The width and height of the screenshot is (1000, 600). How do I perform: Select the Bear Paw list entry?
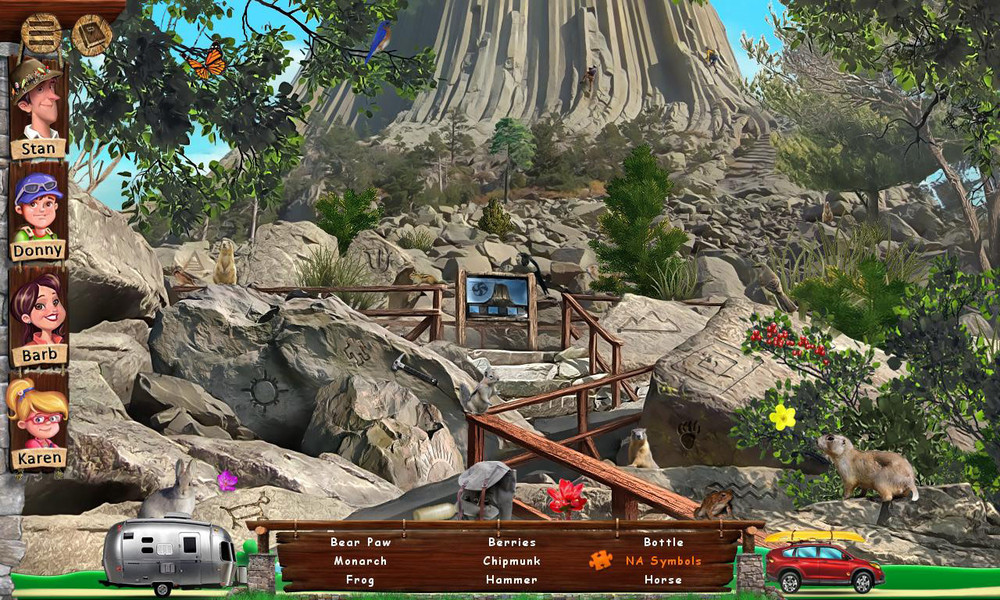(360, 542)
